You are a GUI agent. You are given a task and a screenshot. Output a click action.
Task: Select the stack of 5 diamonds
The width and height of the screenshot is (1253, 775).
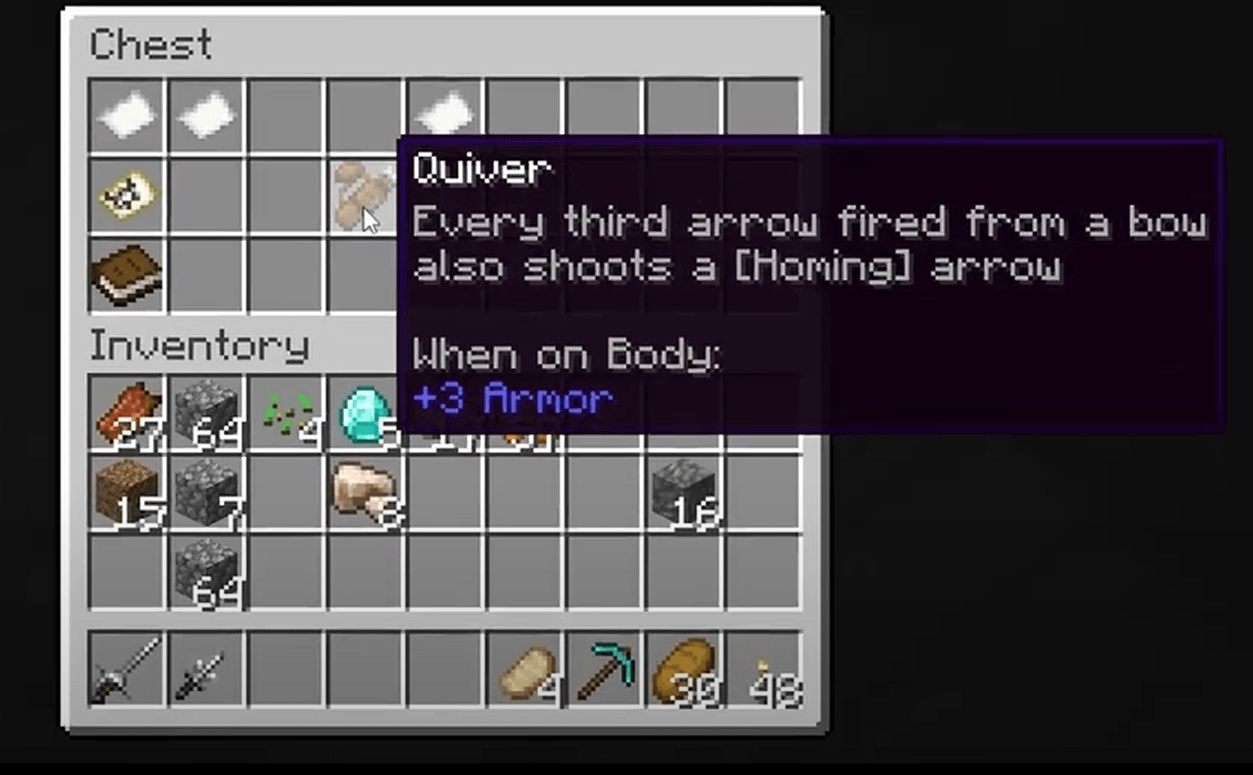(365, 414)
